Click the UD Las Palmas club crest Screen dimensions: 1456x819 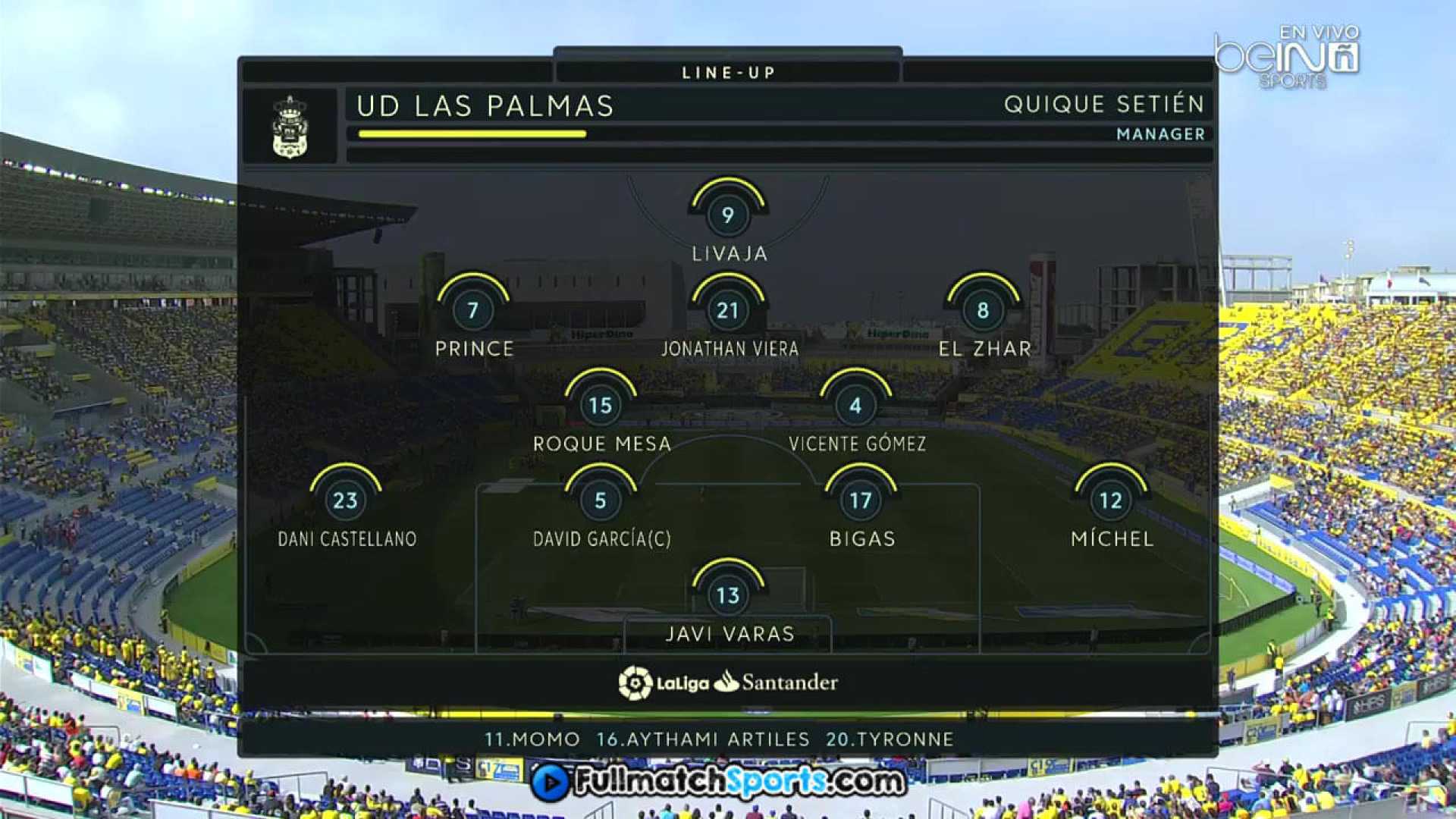coord(290,127)
